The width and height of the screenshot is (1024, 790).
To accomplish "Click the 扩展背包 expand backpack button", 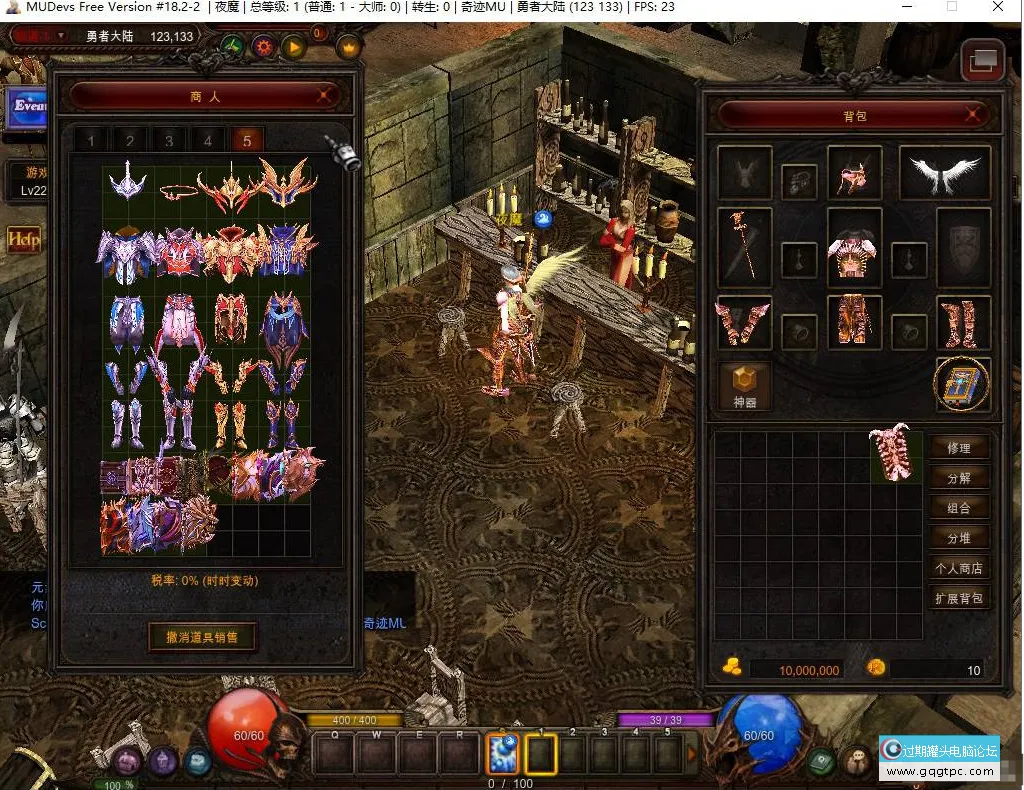I will [x=958, y=599].
